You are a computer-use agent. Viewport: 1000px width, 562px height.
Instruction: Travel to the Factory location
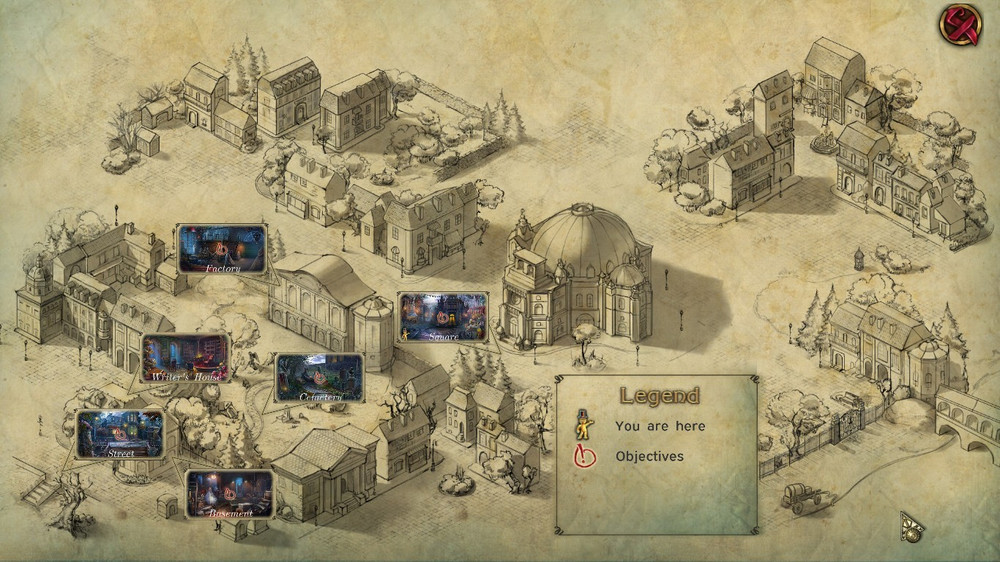[x=222, y=249]
